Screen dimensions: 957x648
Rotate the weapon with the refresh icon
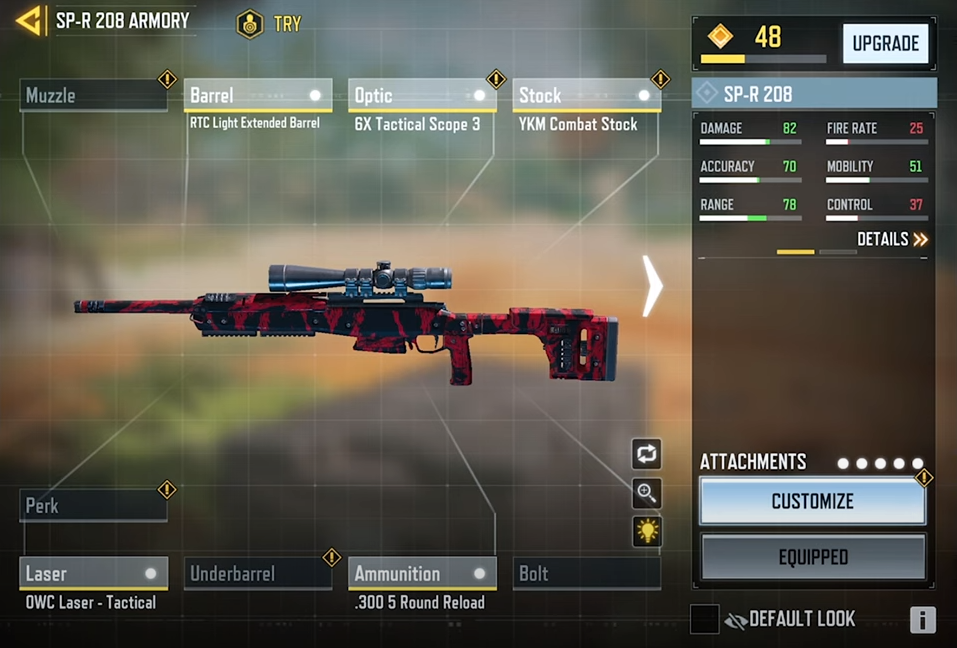pos(647,454)
